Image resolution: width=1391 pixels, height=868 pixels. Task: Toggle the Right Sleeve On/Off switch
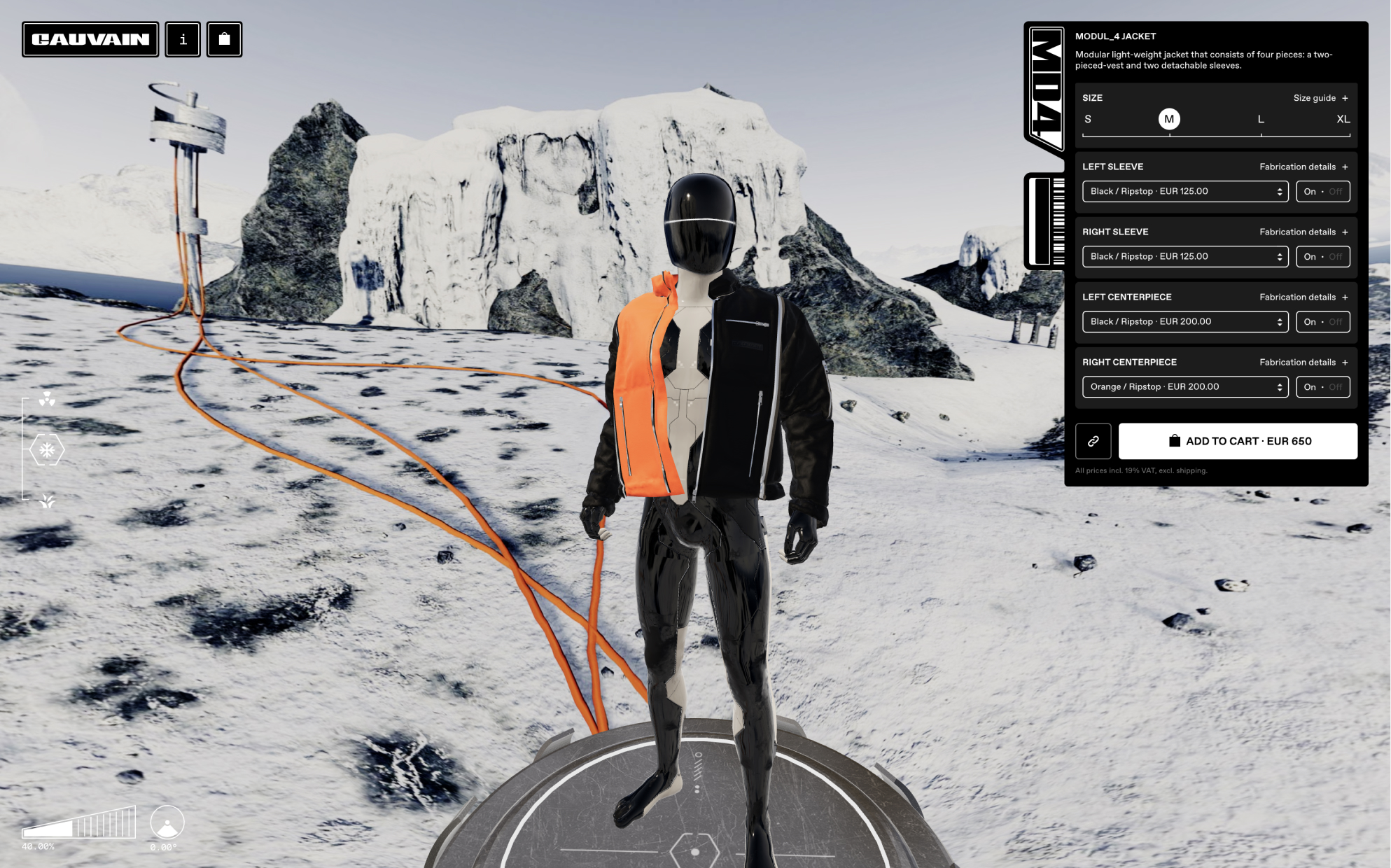(1322, 256)
